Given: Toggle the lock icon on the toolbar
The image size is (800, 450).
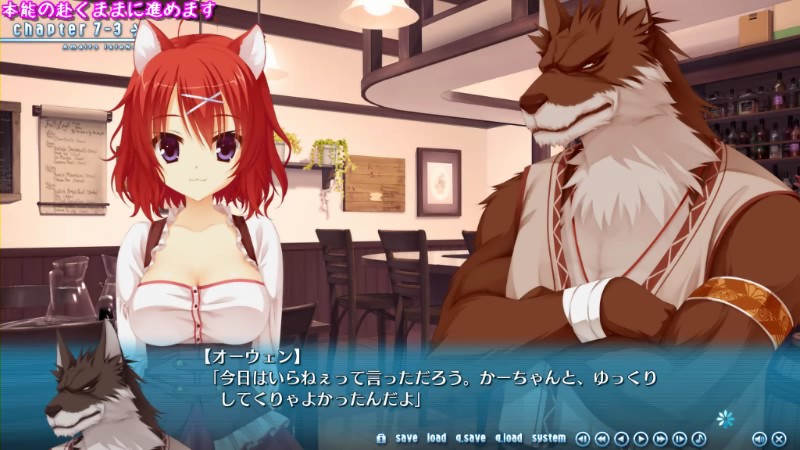Looking at the screenshot, I should tap(380, 438).
